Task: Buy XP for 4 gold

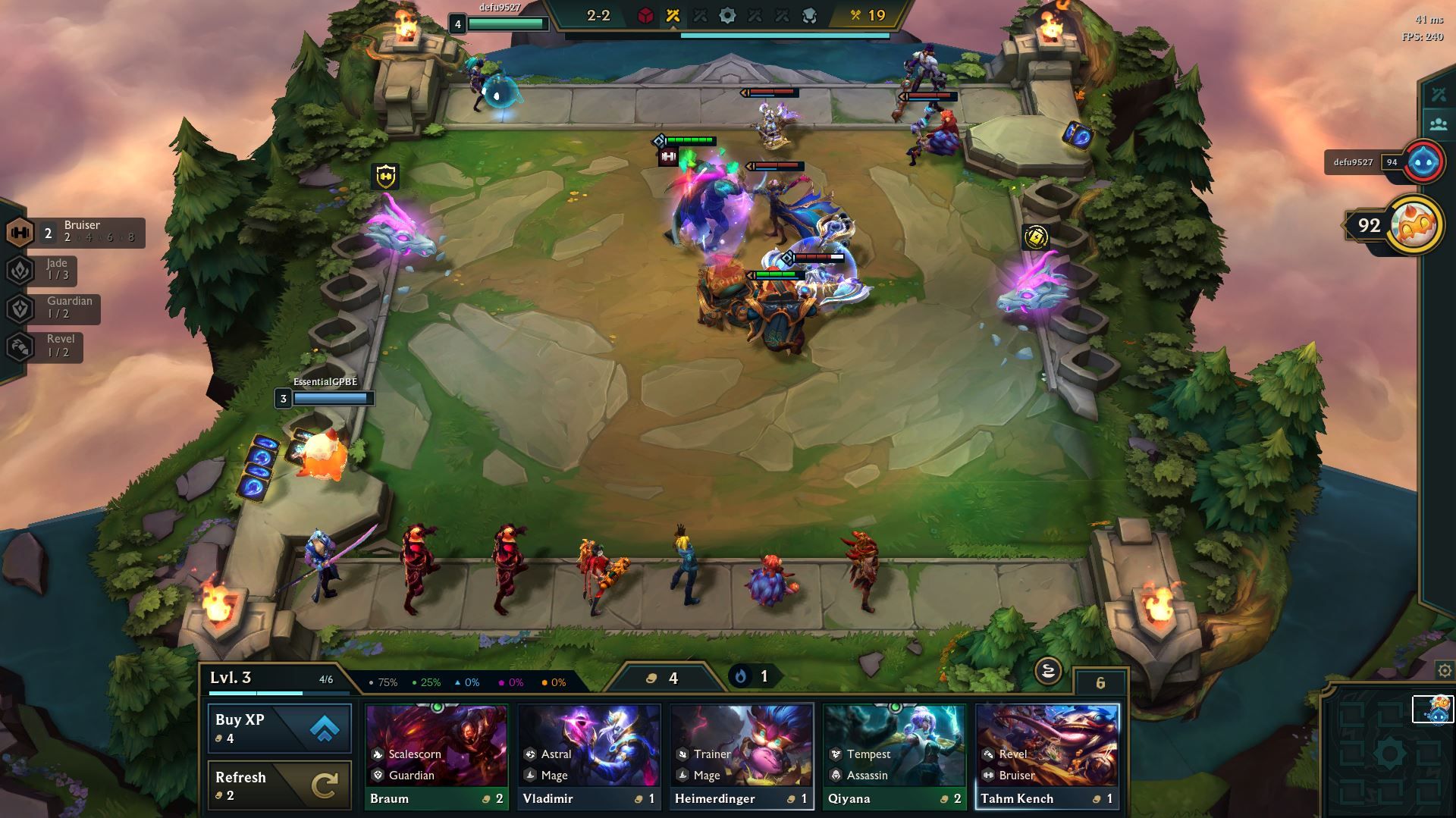Action: 279,729
